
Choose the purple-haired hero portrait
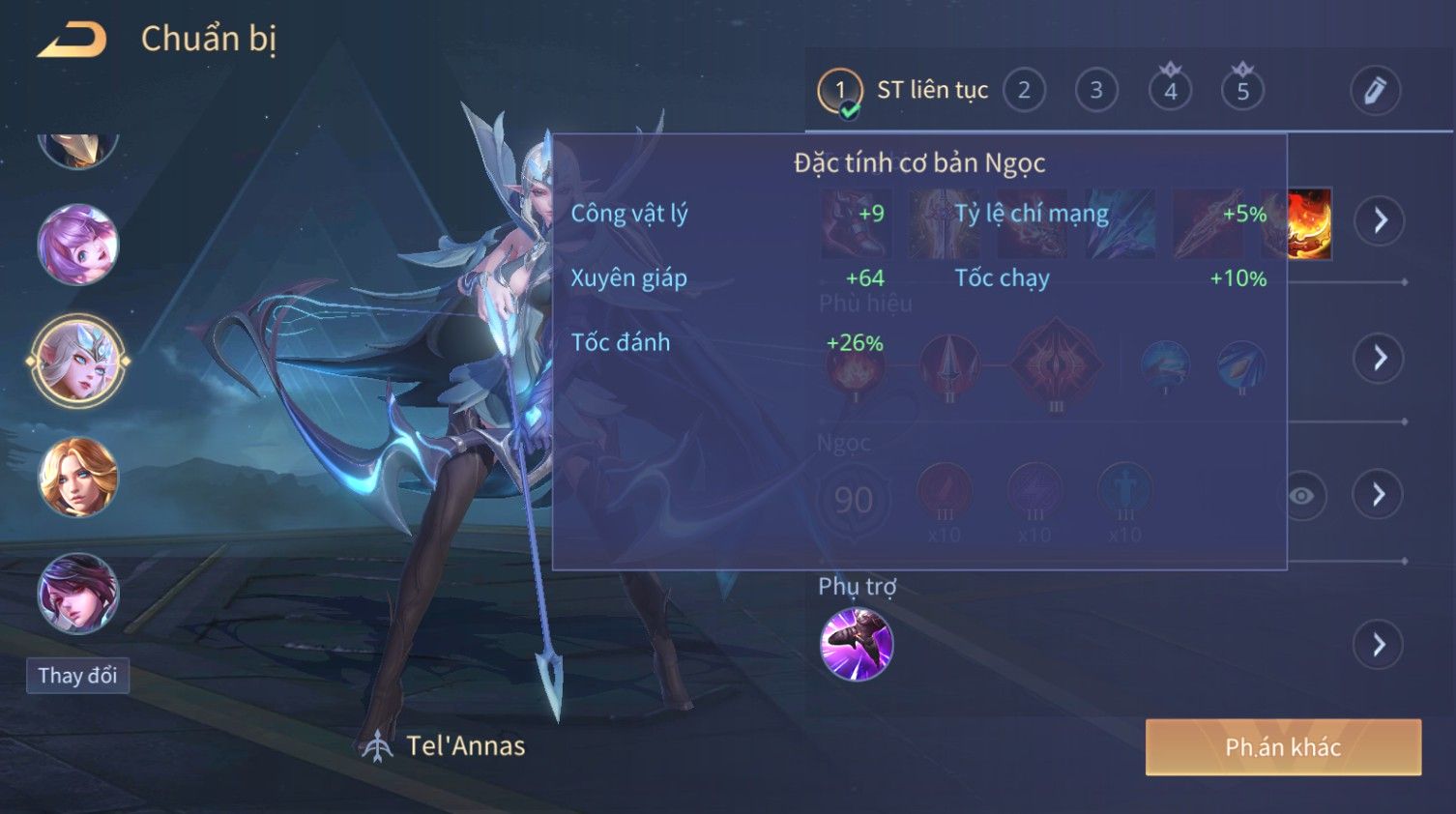pyautogui.click(x=78, y=245)
